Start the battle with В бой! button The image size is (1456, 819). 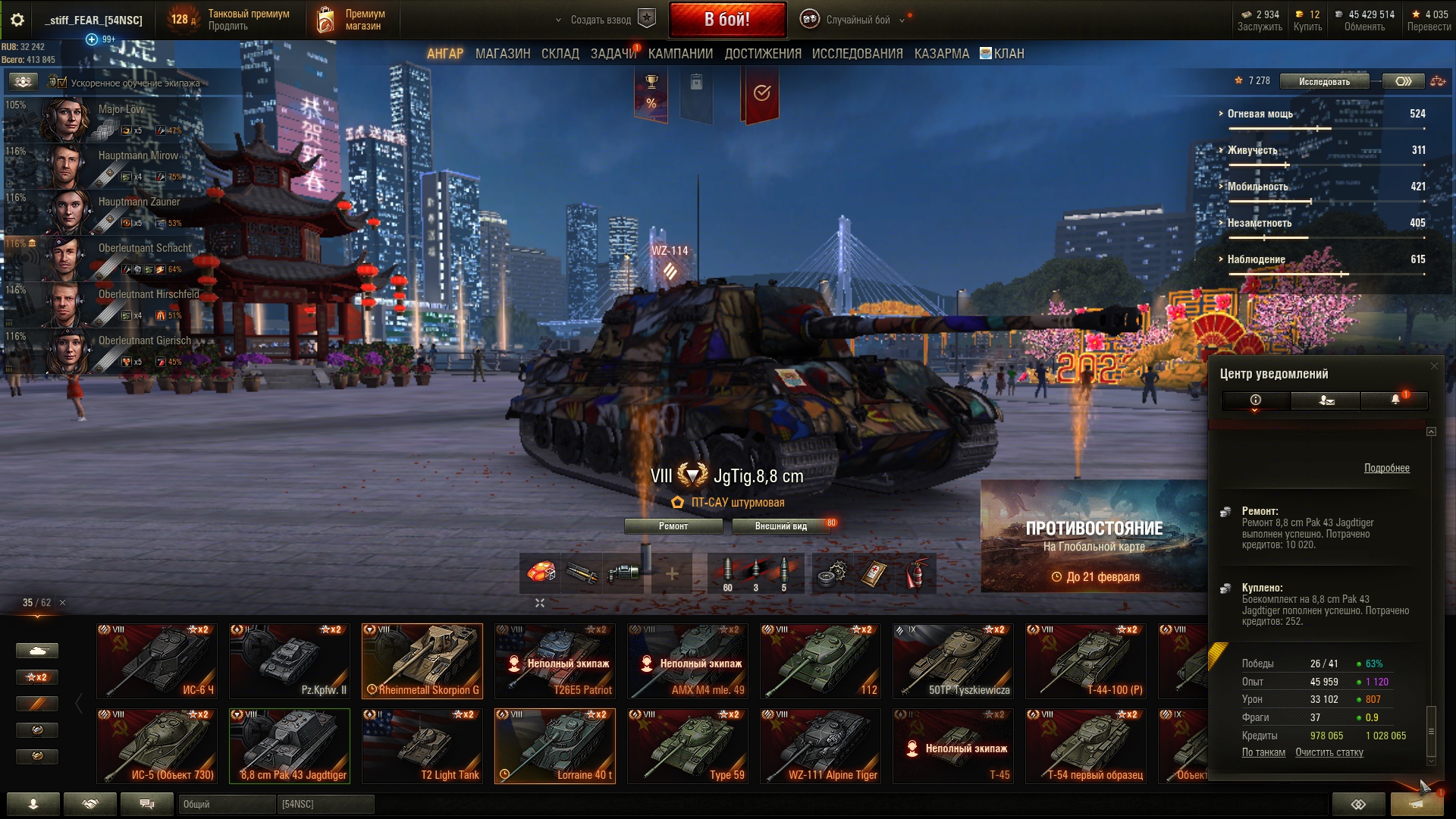[726, 20]
